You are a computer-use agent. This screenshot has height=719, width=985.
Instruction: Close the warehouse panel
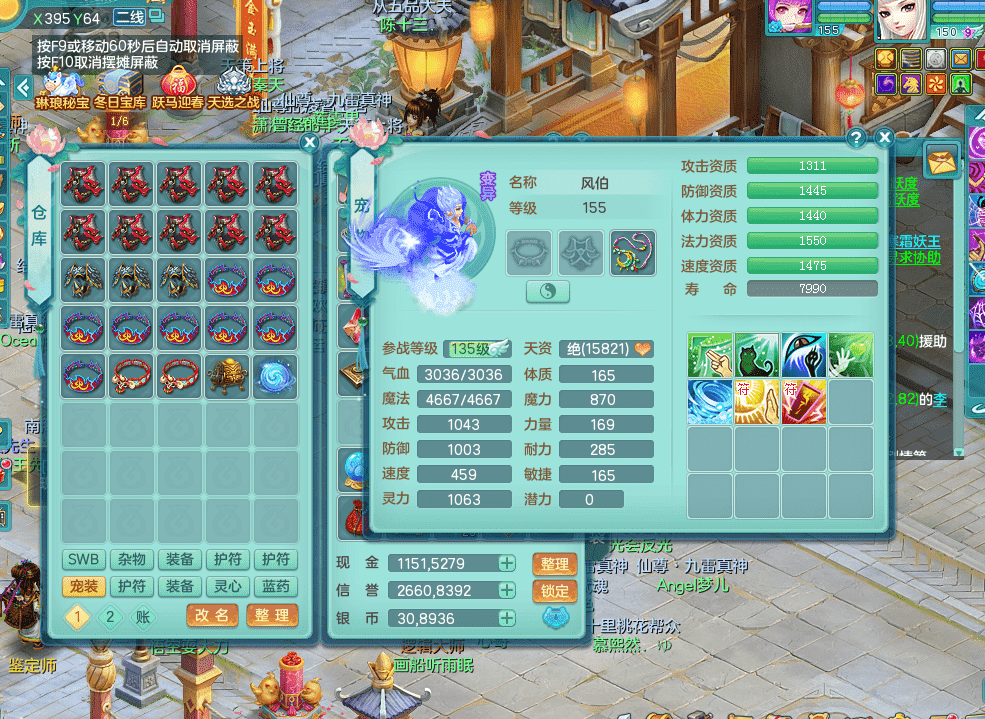pyautogui.click(x=310, y=142)
